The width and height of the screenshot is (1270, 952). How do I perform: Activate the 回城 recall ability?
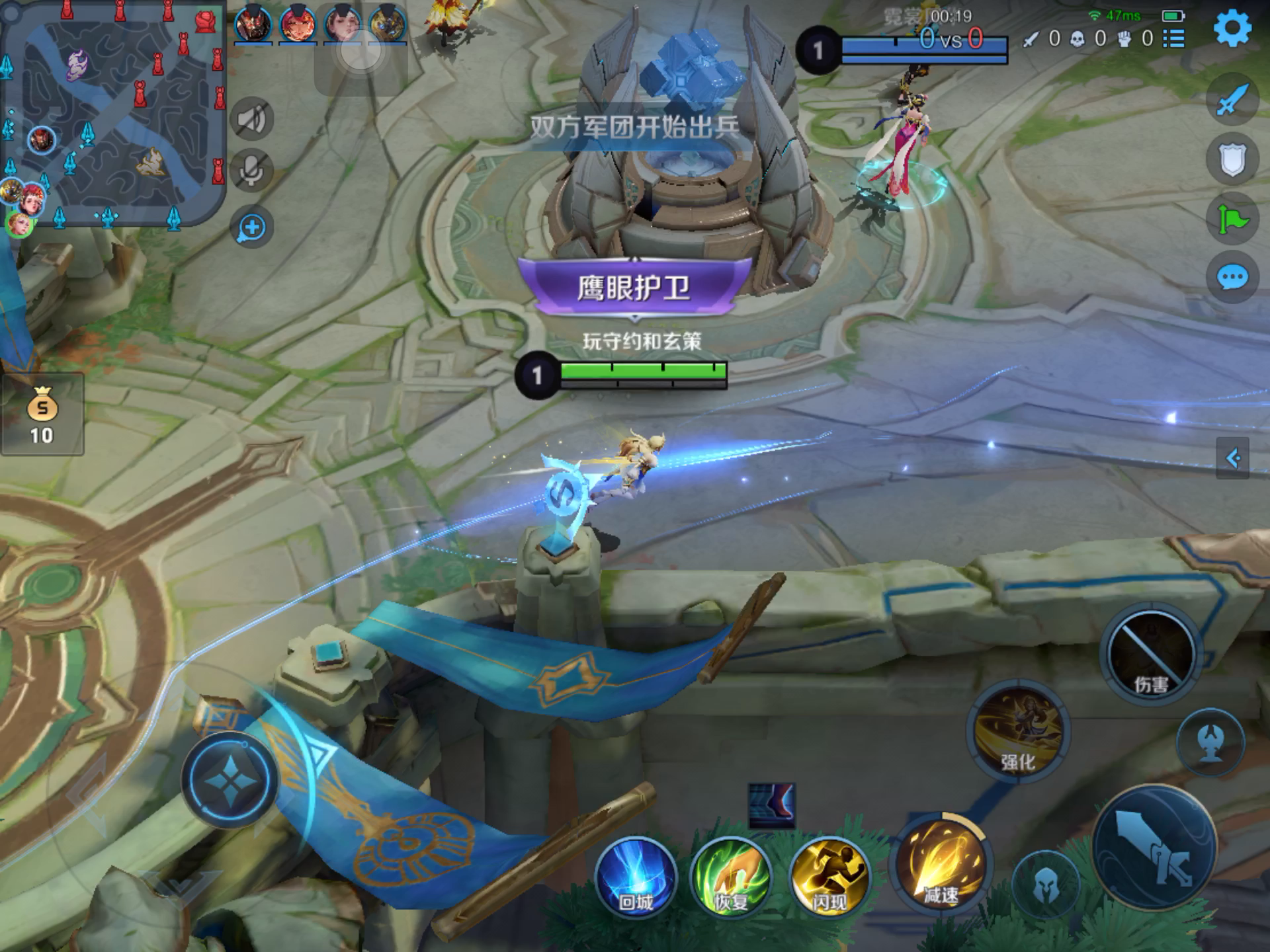click(636, 877)
